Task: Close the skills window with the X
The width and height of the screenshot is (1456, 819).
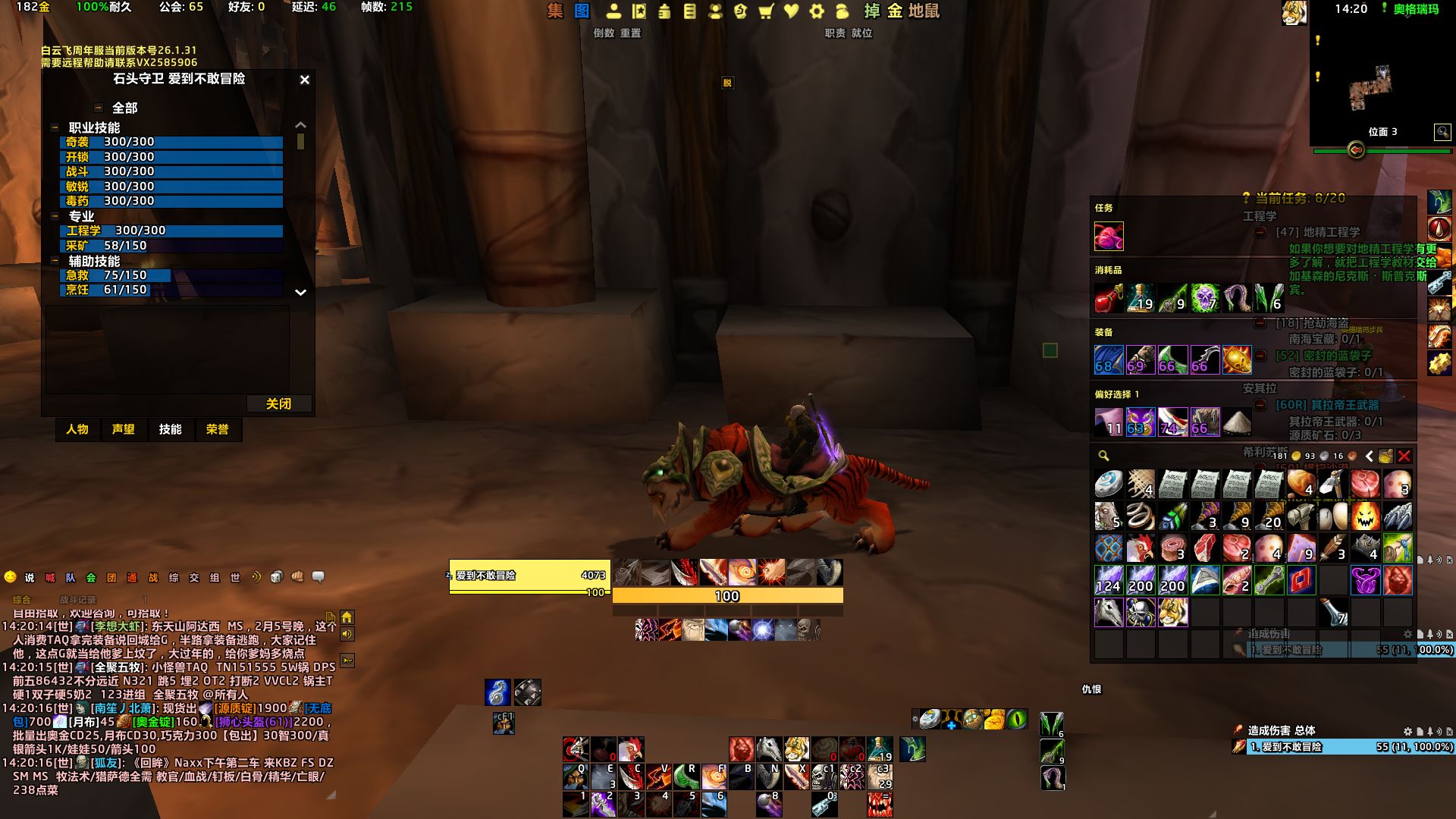Action: point(304,80)
